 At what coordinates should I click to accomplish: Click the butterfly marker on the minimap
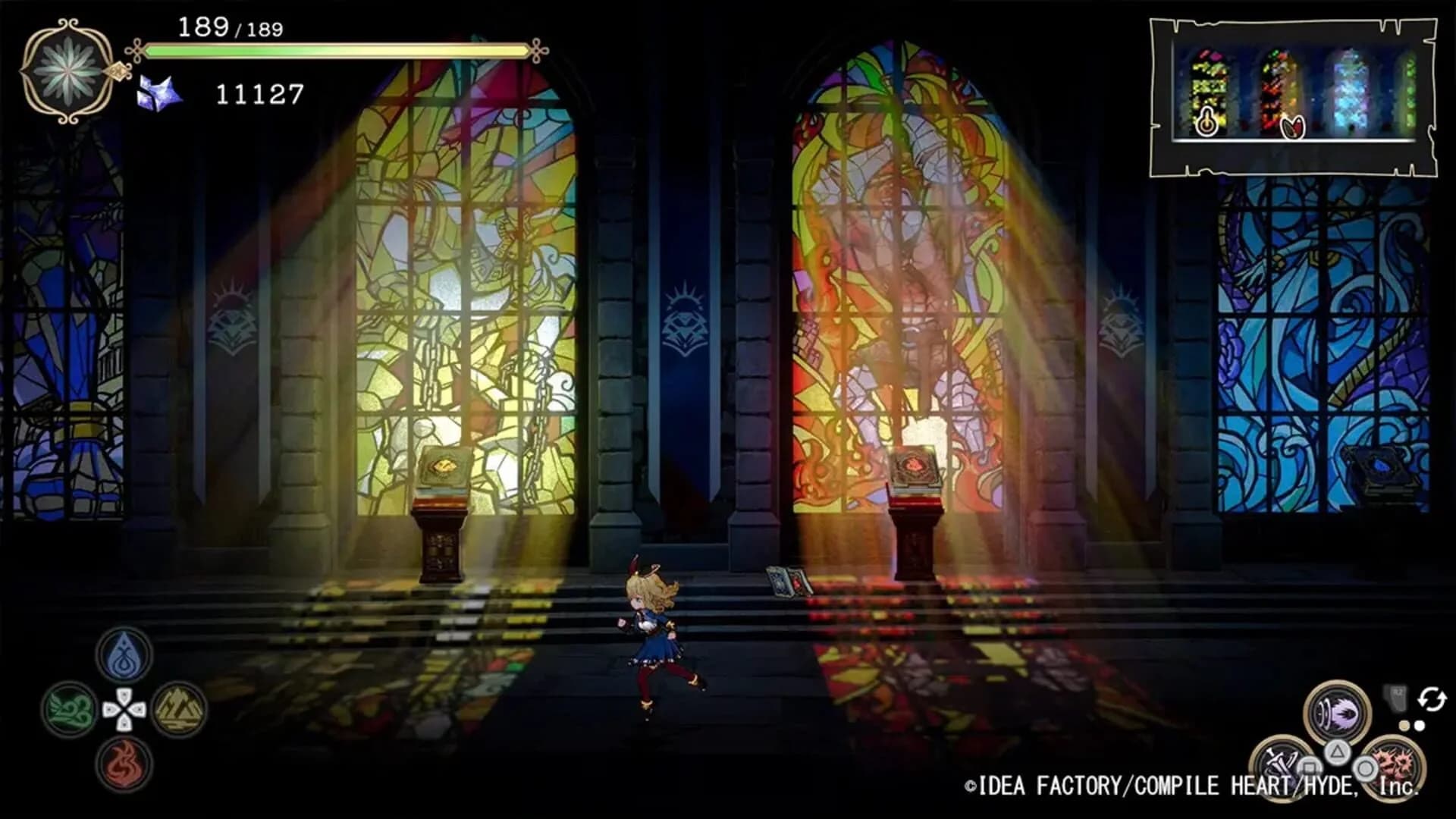pos(1293,127)
